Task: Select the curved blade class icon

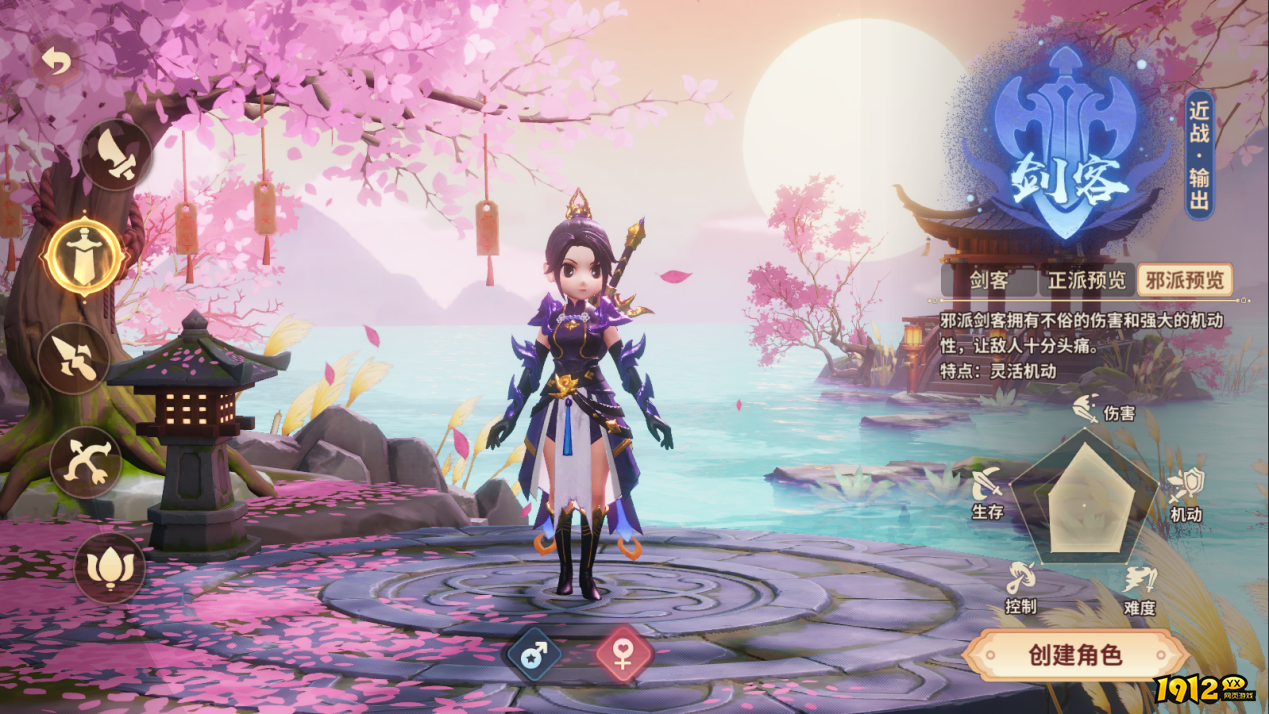Action: tap(116, 156)
